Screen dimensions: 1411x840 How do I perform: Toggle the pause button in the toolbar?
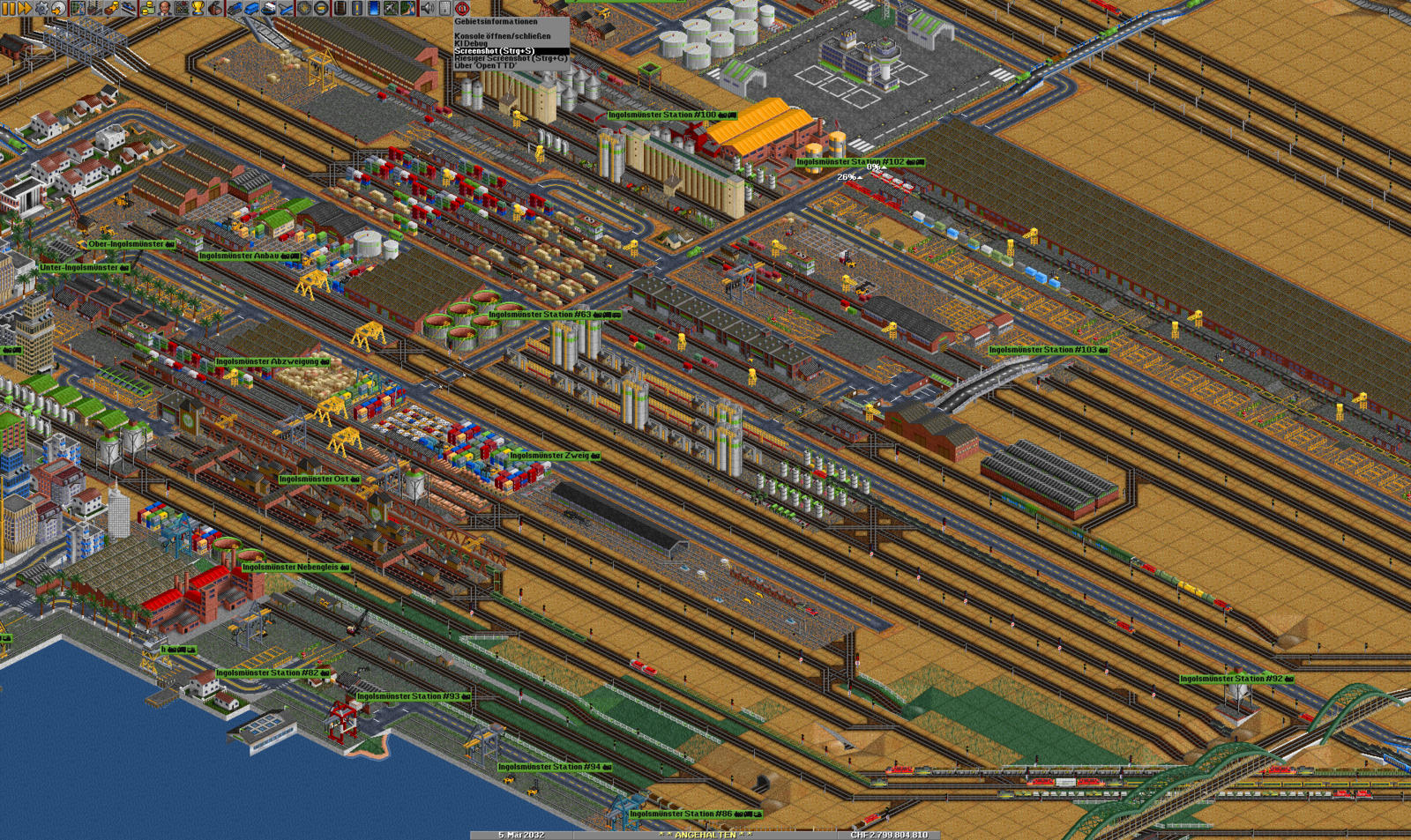coord(10,8)
